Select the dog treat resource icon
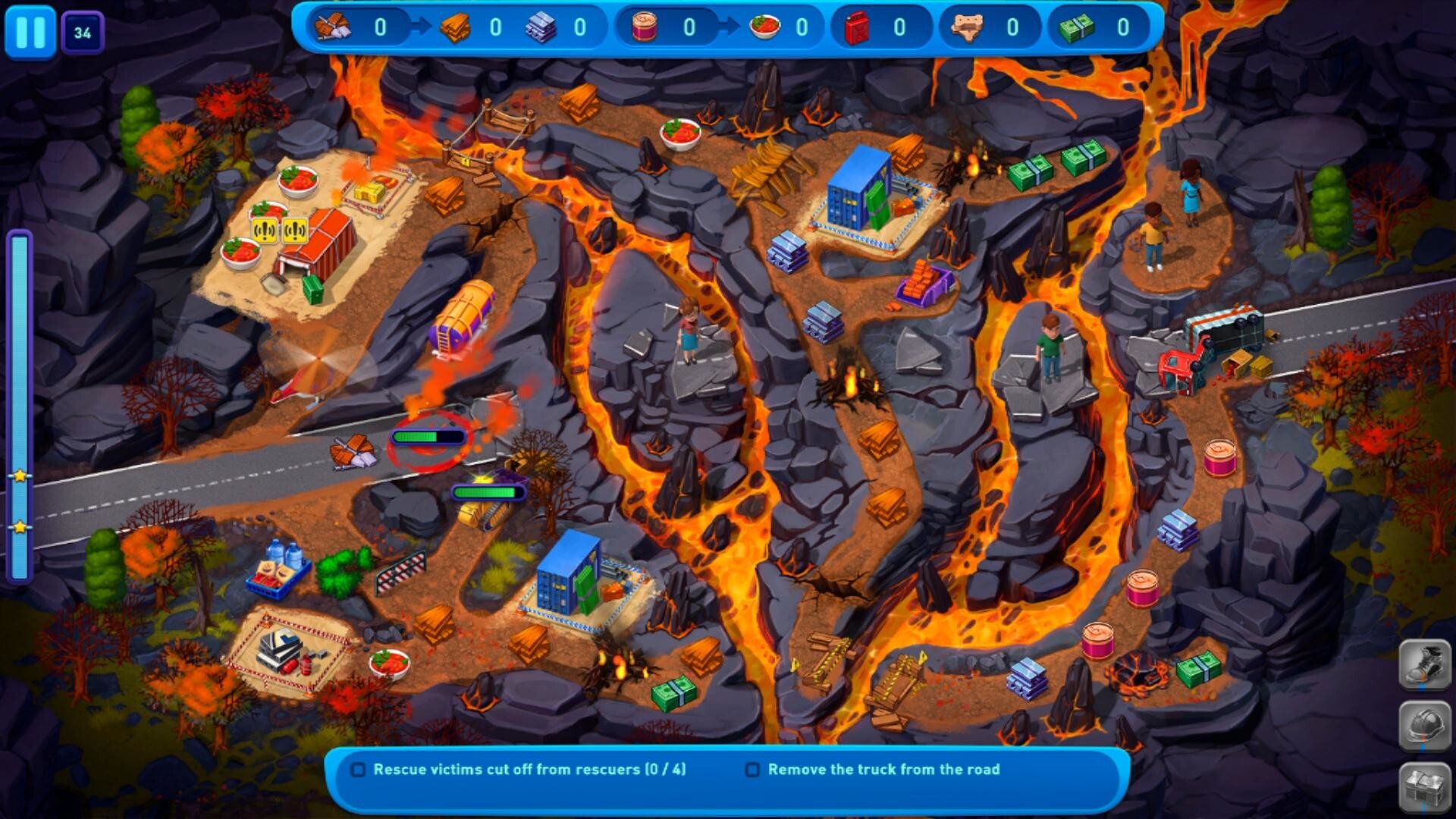This screenshot has width=1456, height=819. [971, 26]
